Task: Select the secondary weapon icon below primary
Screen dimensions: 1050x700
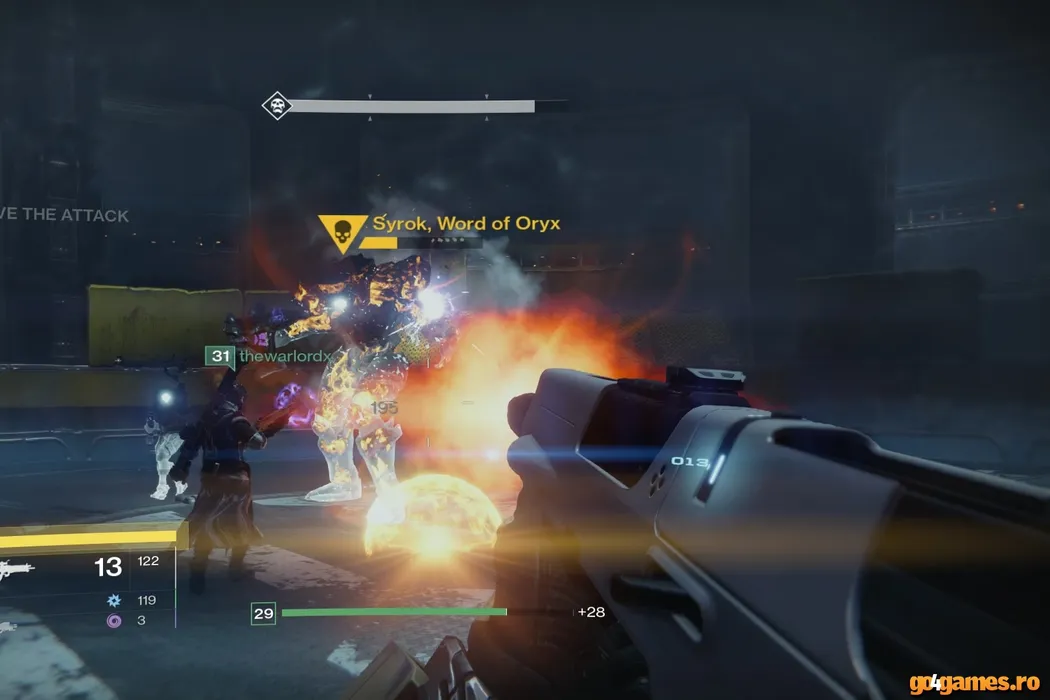Action: coord(8,627)
